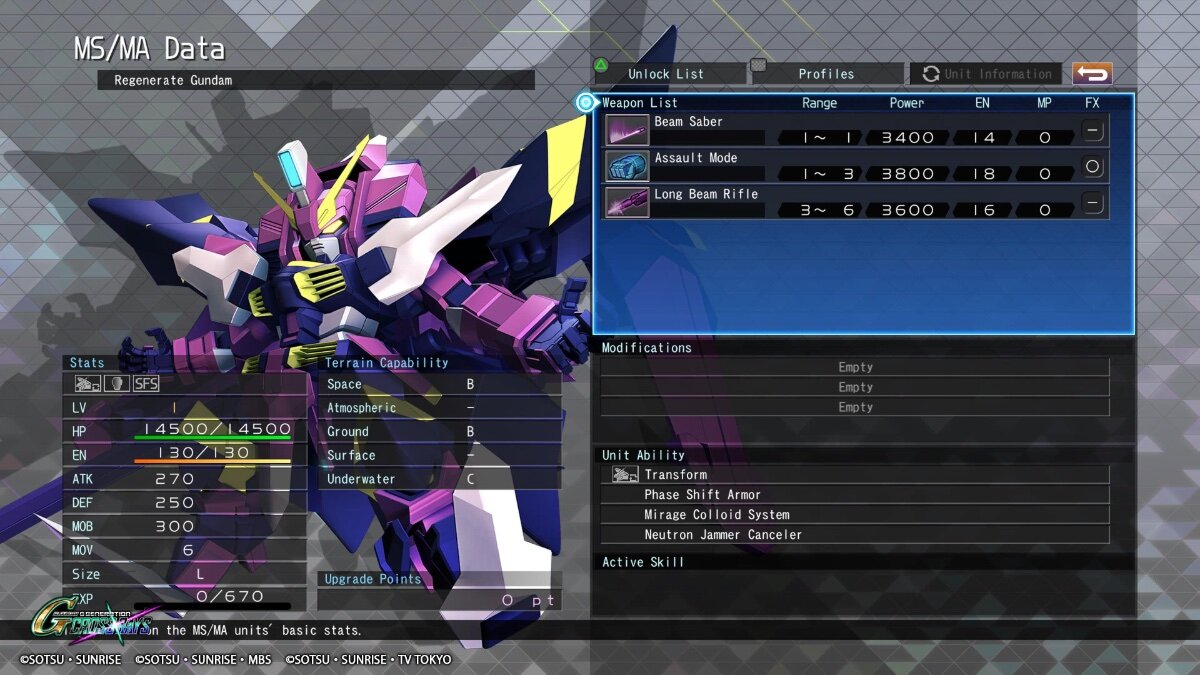Choose the Assault Mode weapon row
The height and width of the screenshot is (675, 1200).
tap(855, 166)
